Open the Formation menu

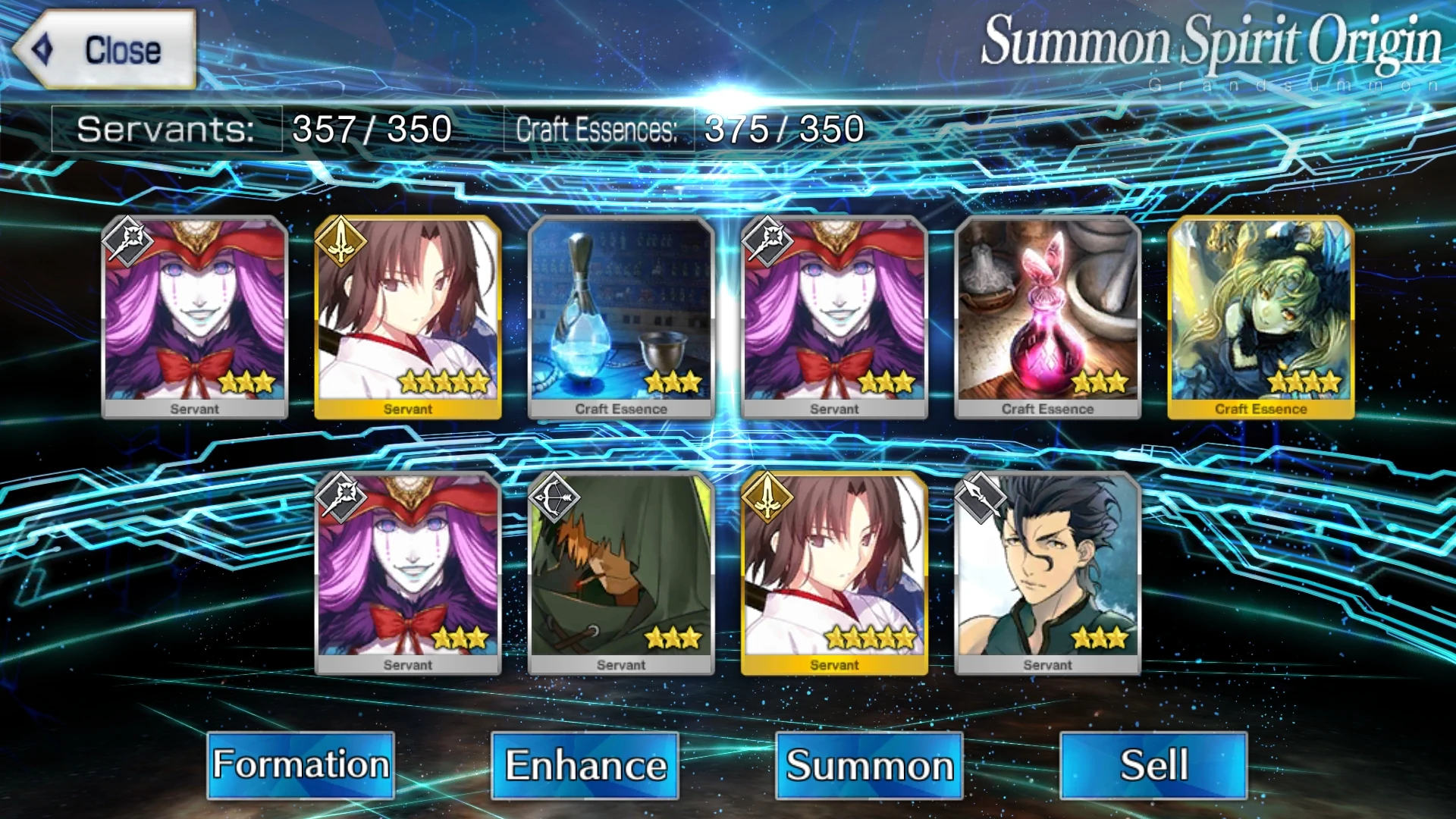[x=300, y=766]
